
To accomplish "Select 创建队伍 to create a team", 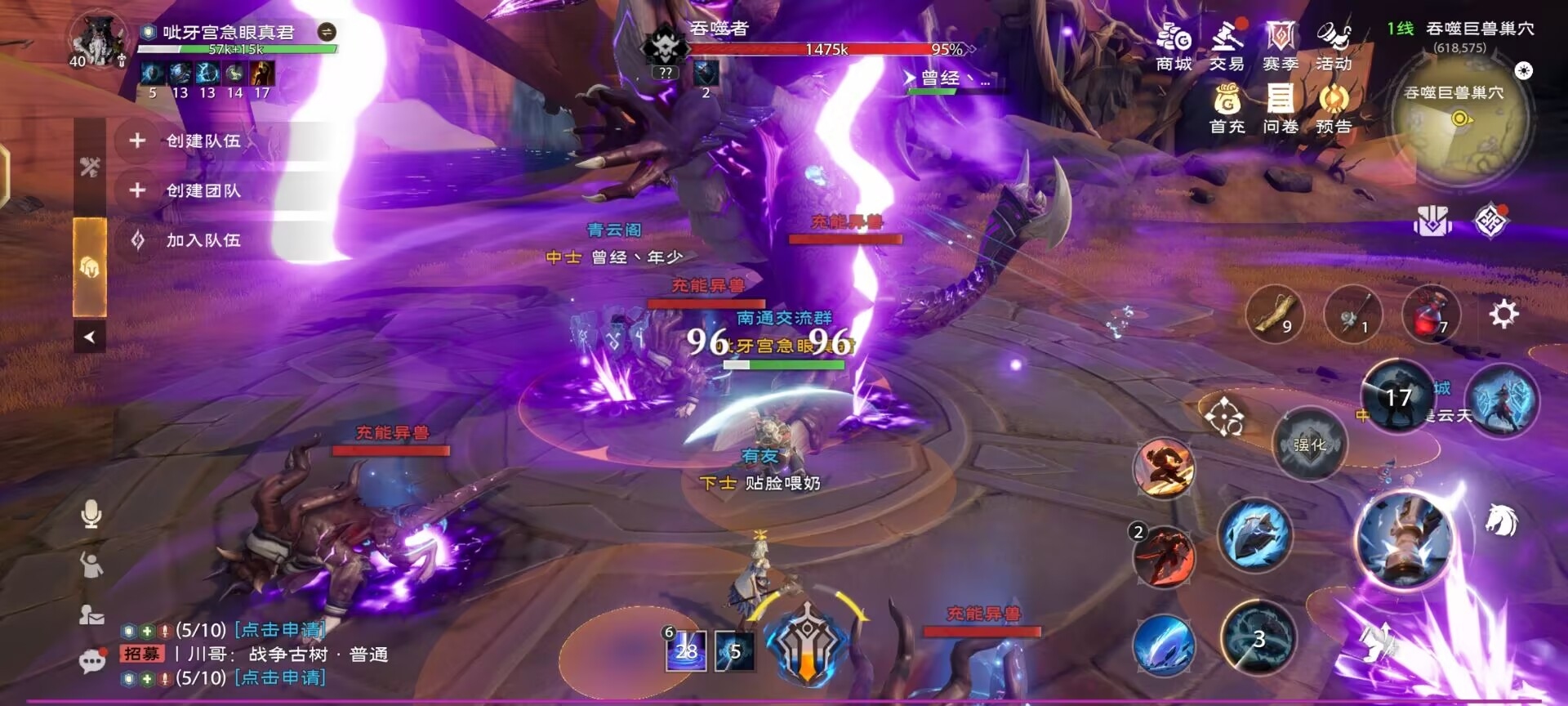I will tap(203, 141).
